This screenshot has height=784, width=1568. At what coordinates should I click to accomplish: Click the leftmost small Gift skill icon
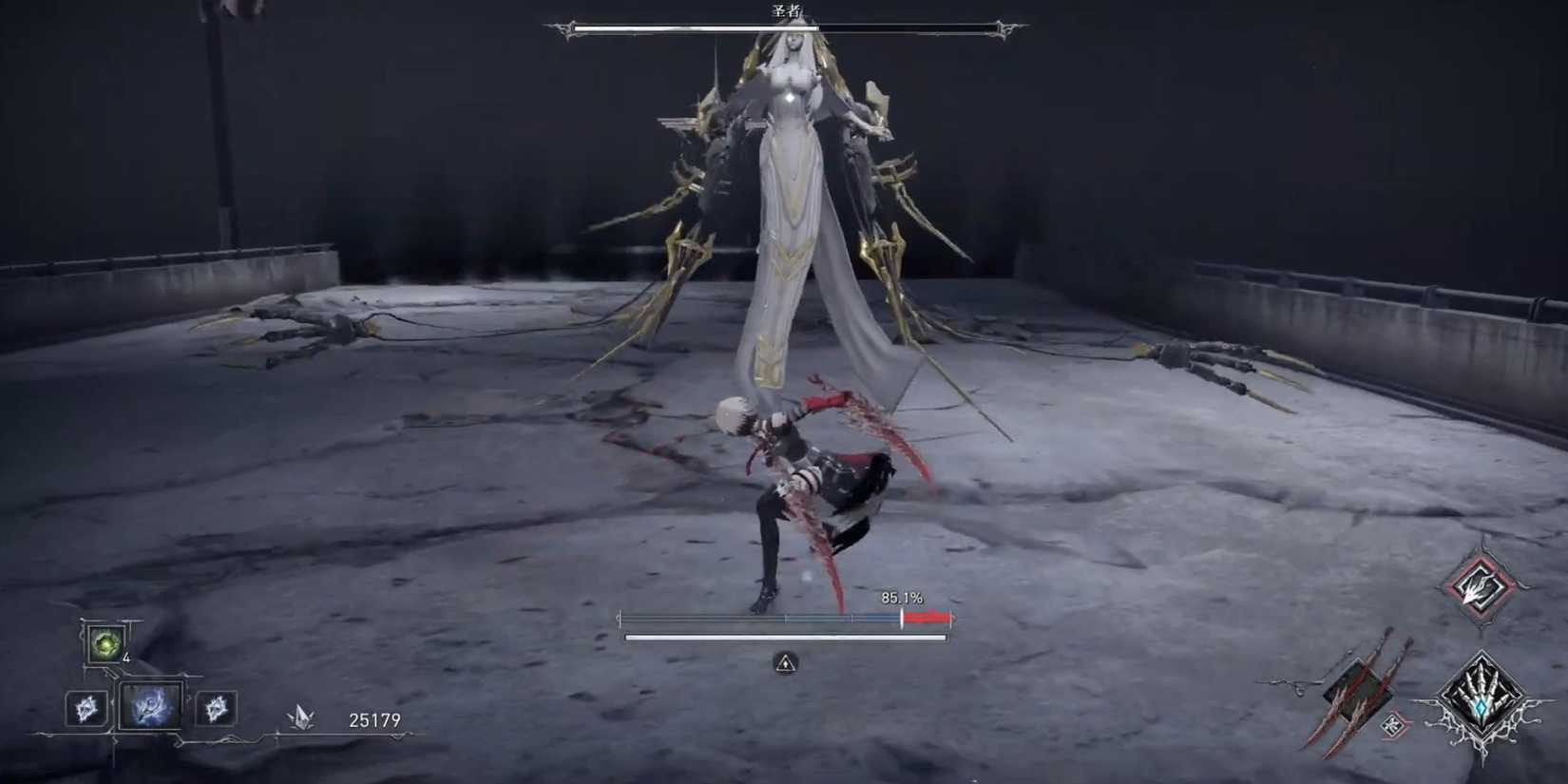(86, 711)
